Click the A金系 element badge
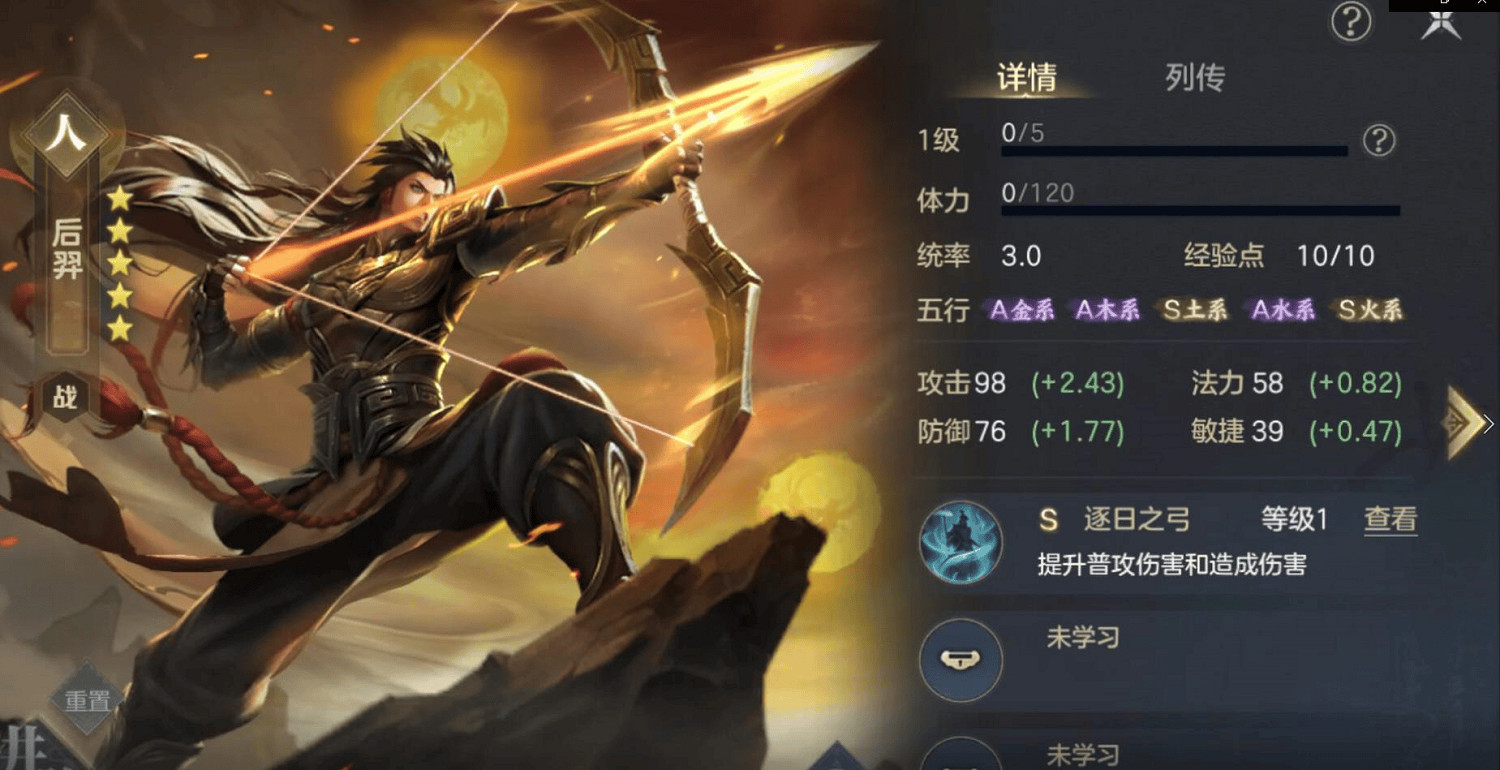Image resolution: width=1500 pixels, height=770 pixels. [x=1021, y=310]
